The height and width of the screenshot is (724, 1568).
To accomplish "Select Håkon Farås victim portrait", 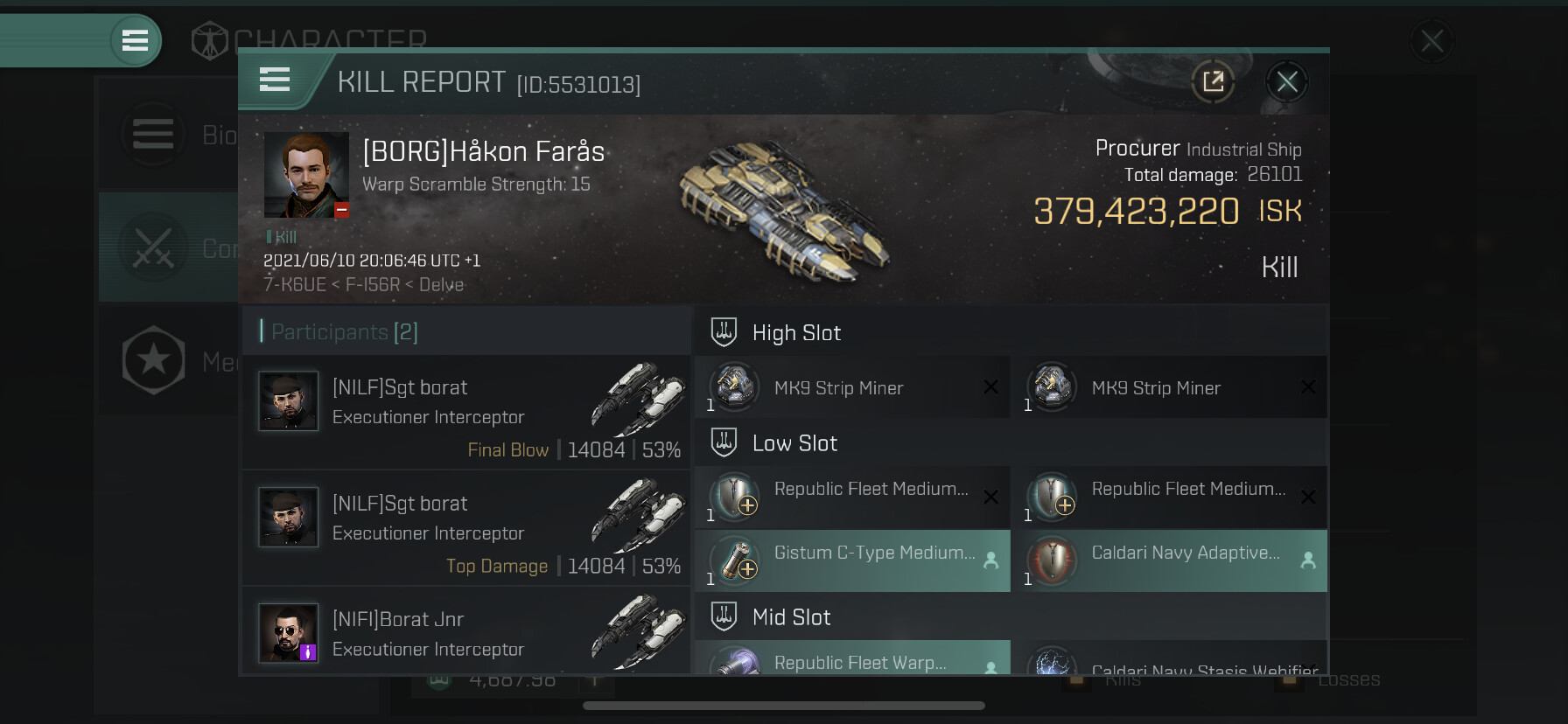I will (x=306, y=175).
